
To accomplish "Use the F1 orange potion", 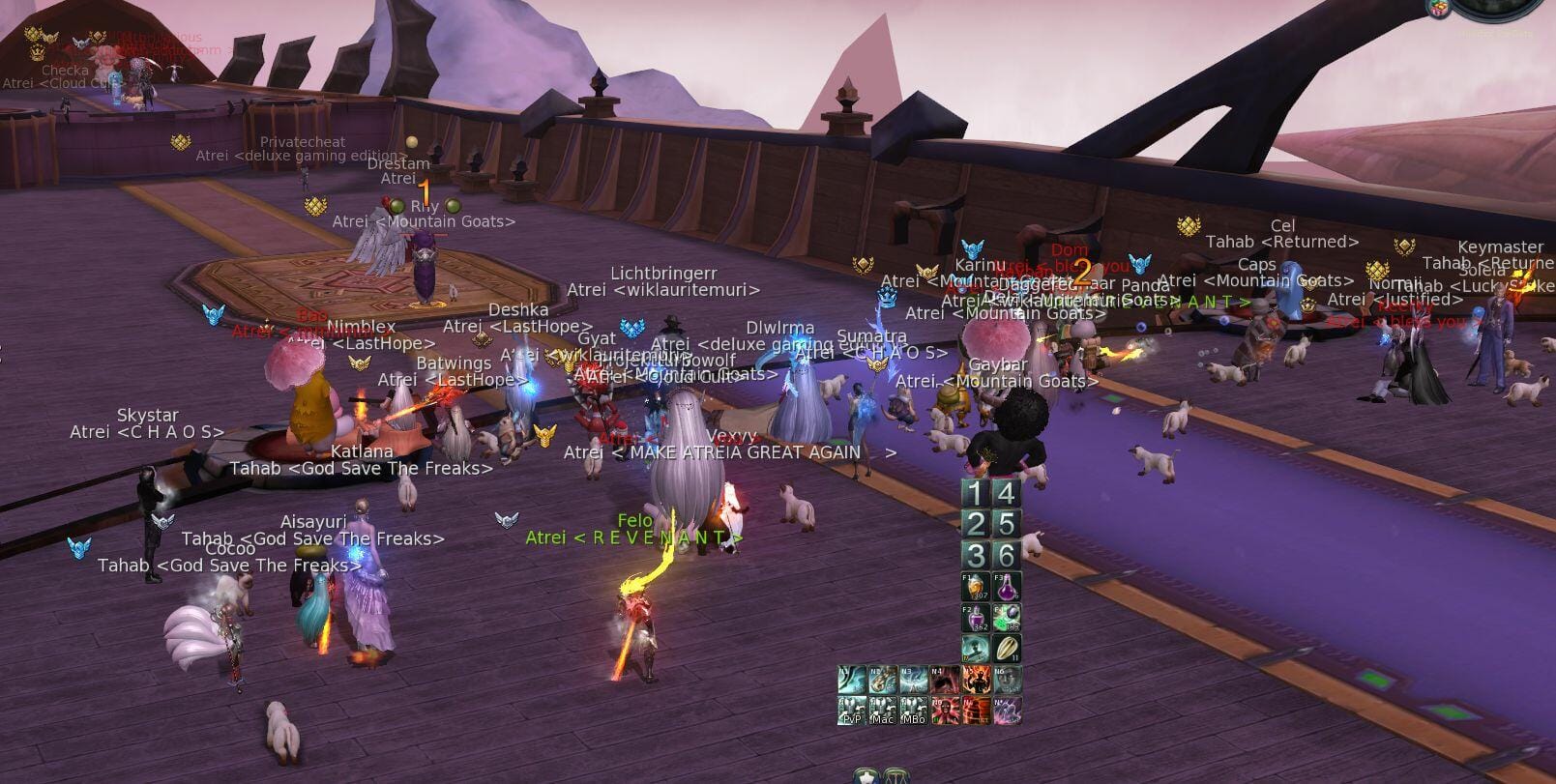I will (975, 587).
